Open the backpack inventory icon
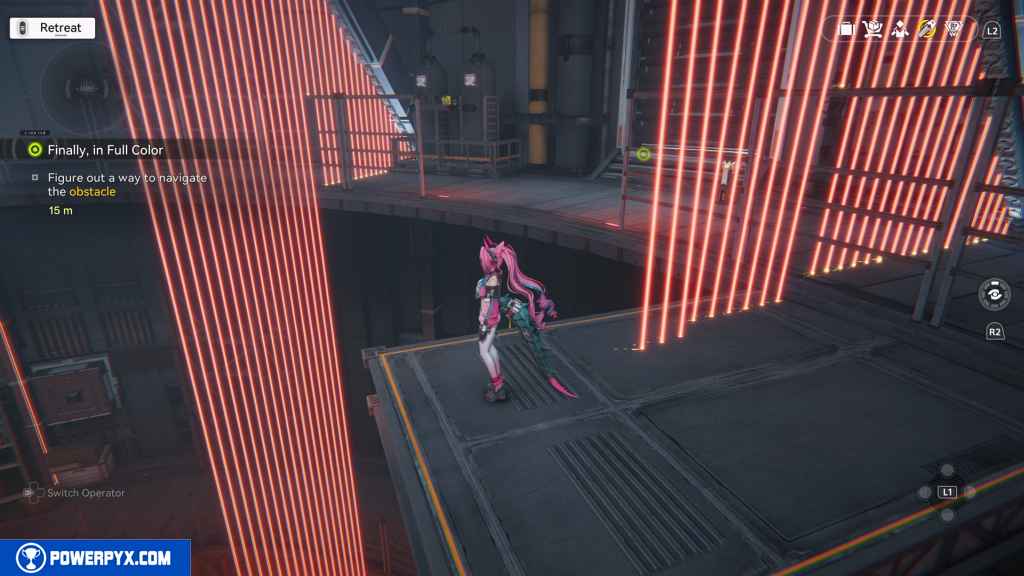This screenshot has height=576, width=1024. (x=846, y=29)
